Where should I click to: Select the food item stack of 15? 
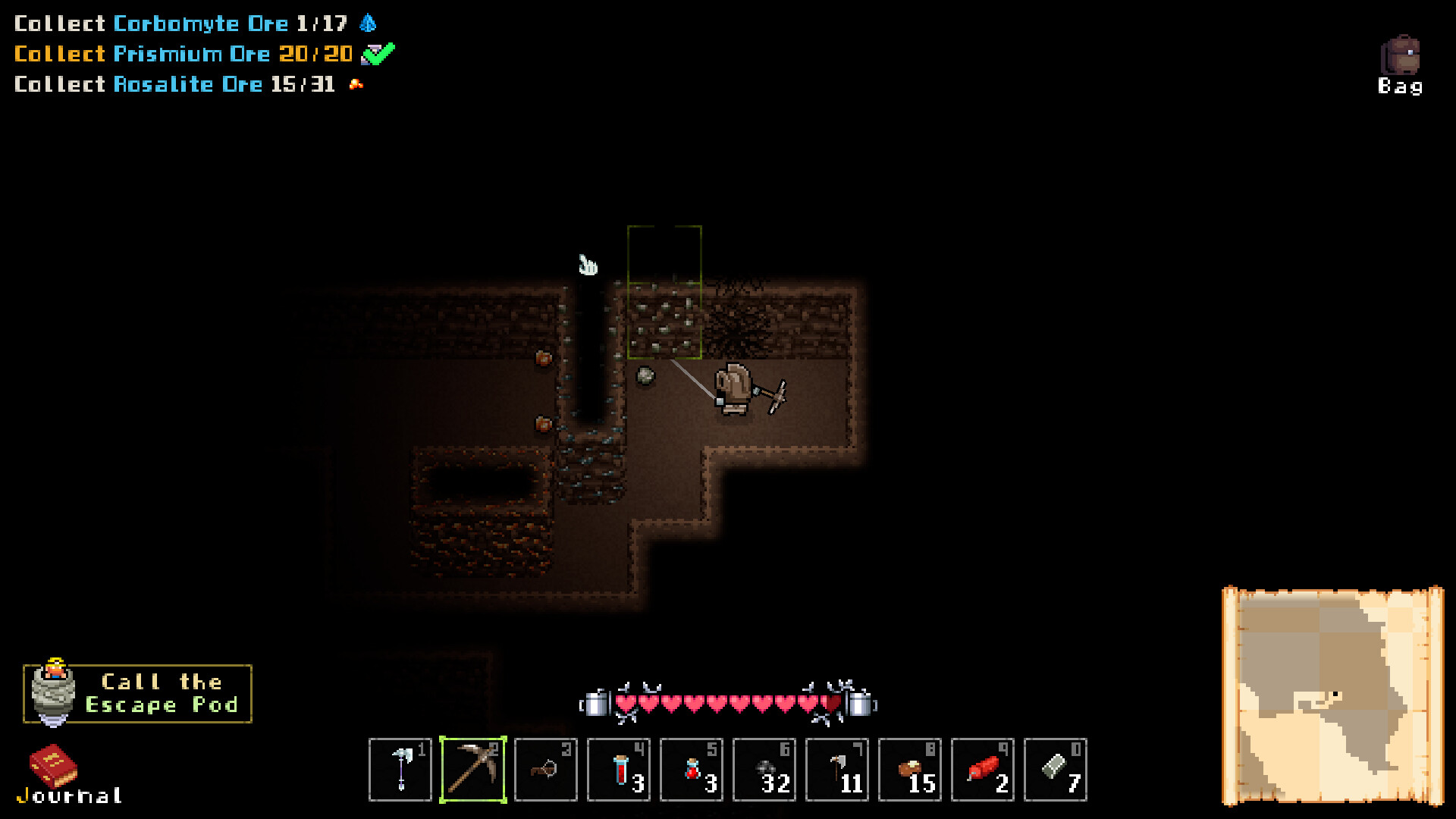point(909,770)
